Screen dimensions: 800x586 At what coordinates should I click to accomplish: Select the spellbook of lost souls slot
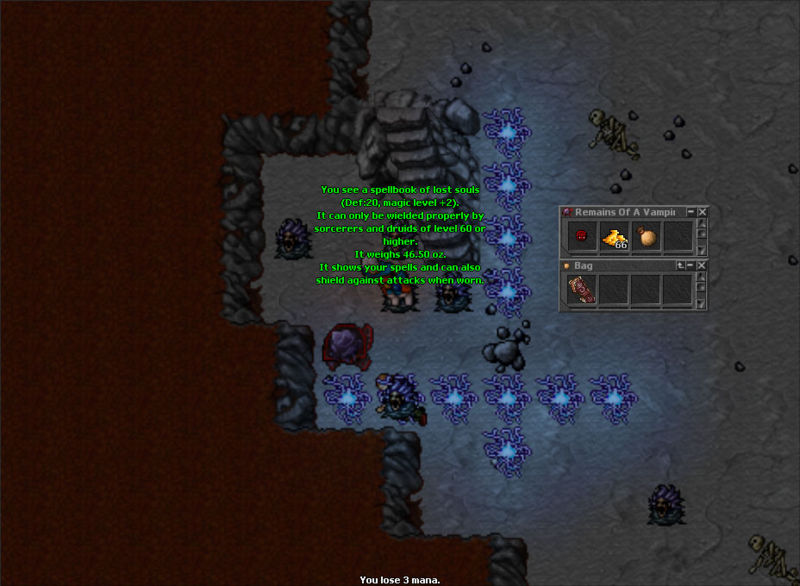pos(581,290)
